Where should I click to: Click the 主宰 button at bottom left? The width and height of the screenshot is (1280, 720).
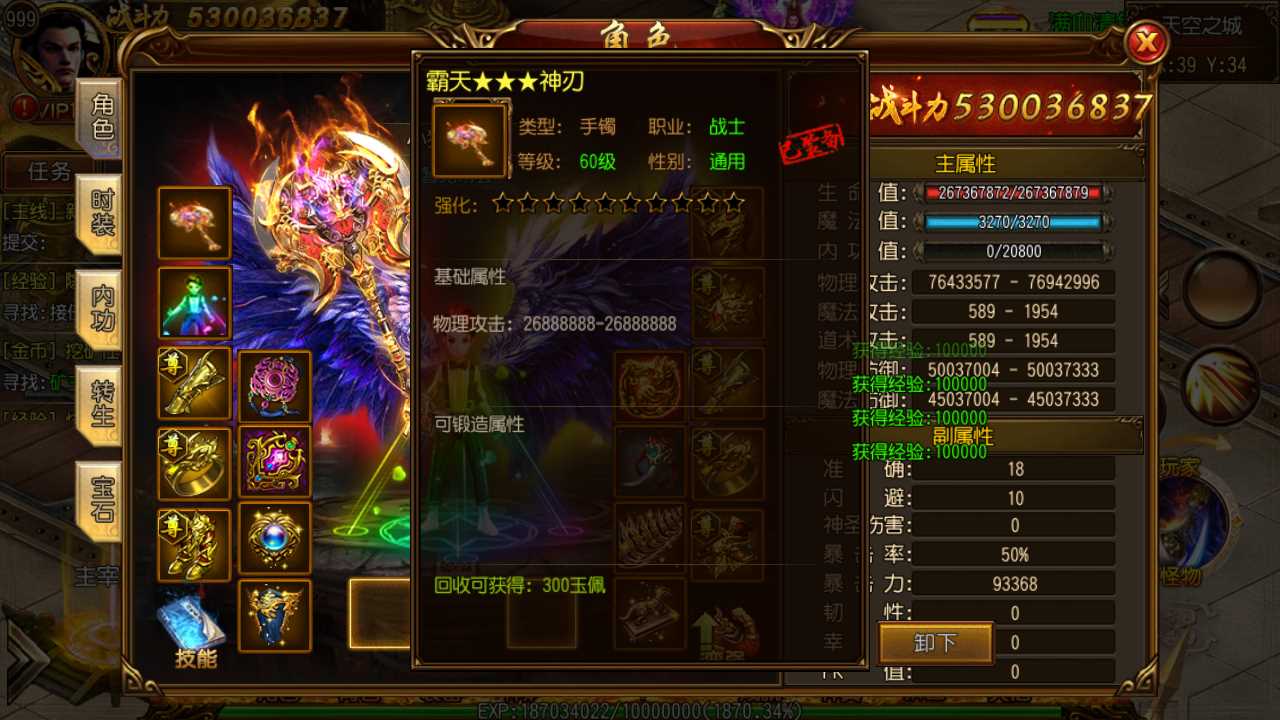click(x=97, y=577)
